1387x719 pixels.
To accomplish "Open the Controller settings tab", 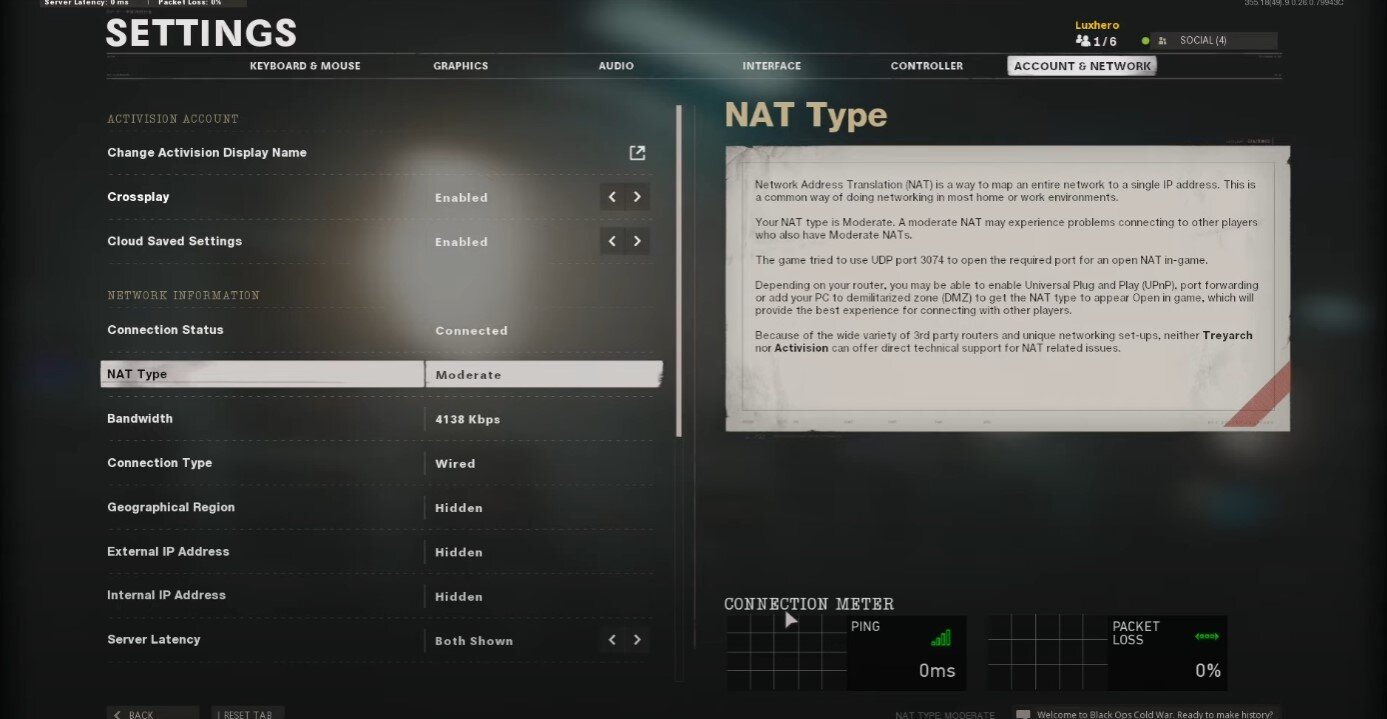I will click(x=926, y=66).
